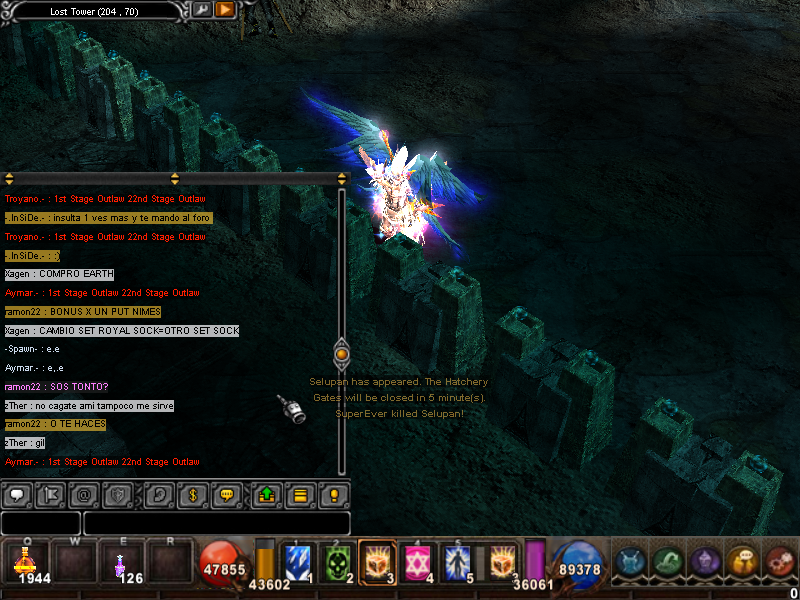Open the purple helmet character menu icon

click(706, 563)
